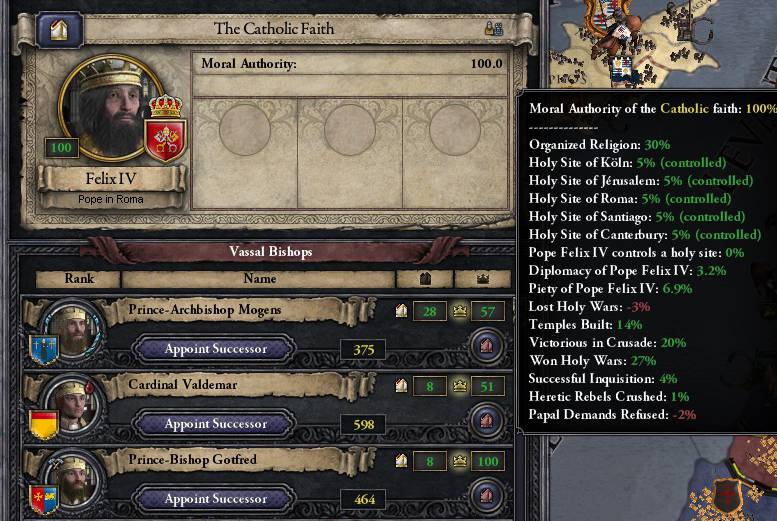
Task: Click the round button on Valdemar's row
Action: 486,421
